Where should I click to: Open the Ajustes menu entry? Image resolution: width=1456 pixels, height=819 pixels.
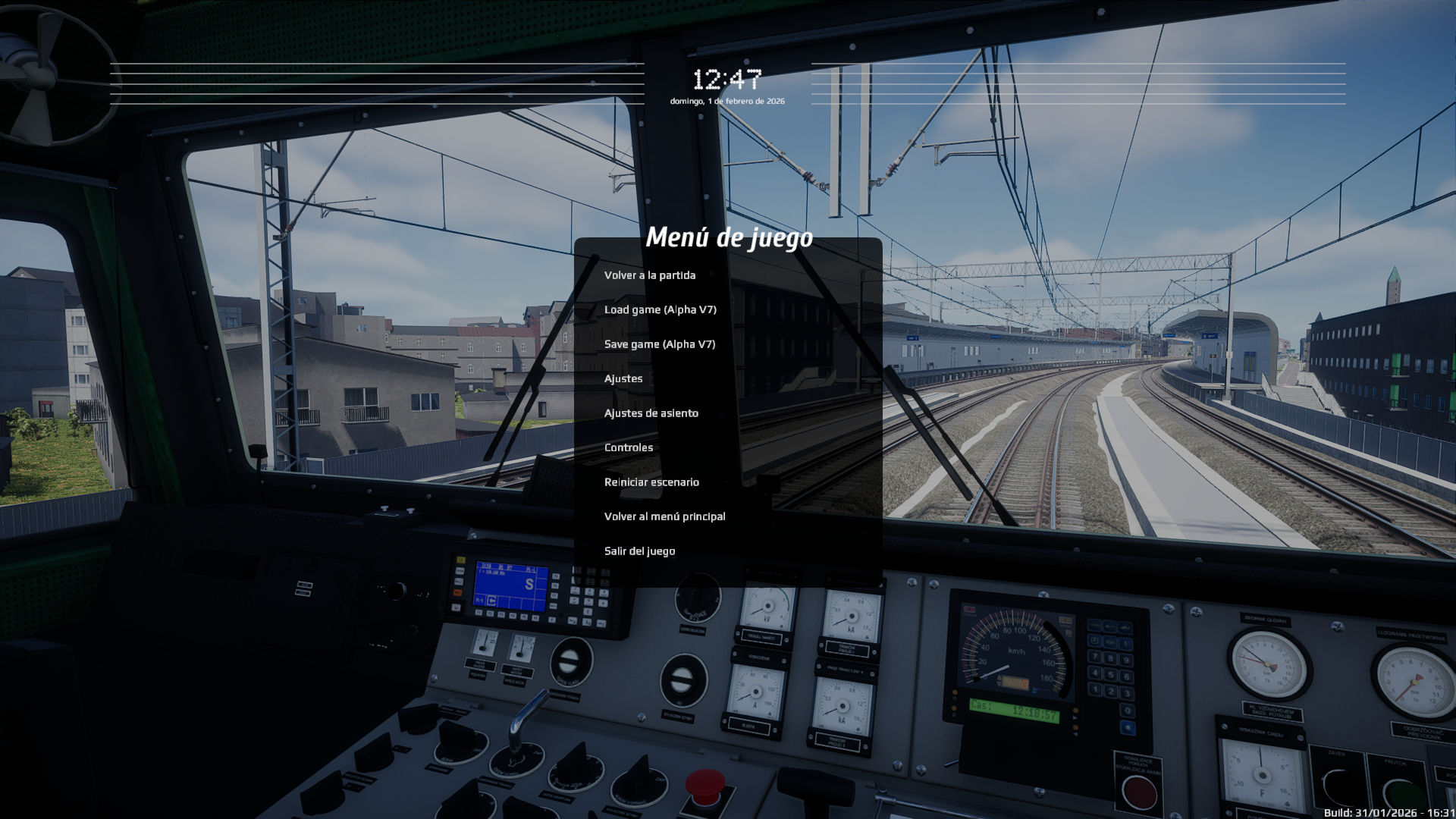[623, 378]
